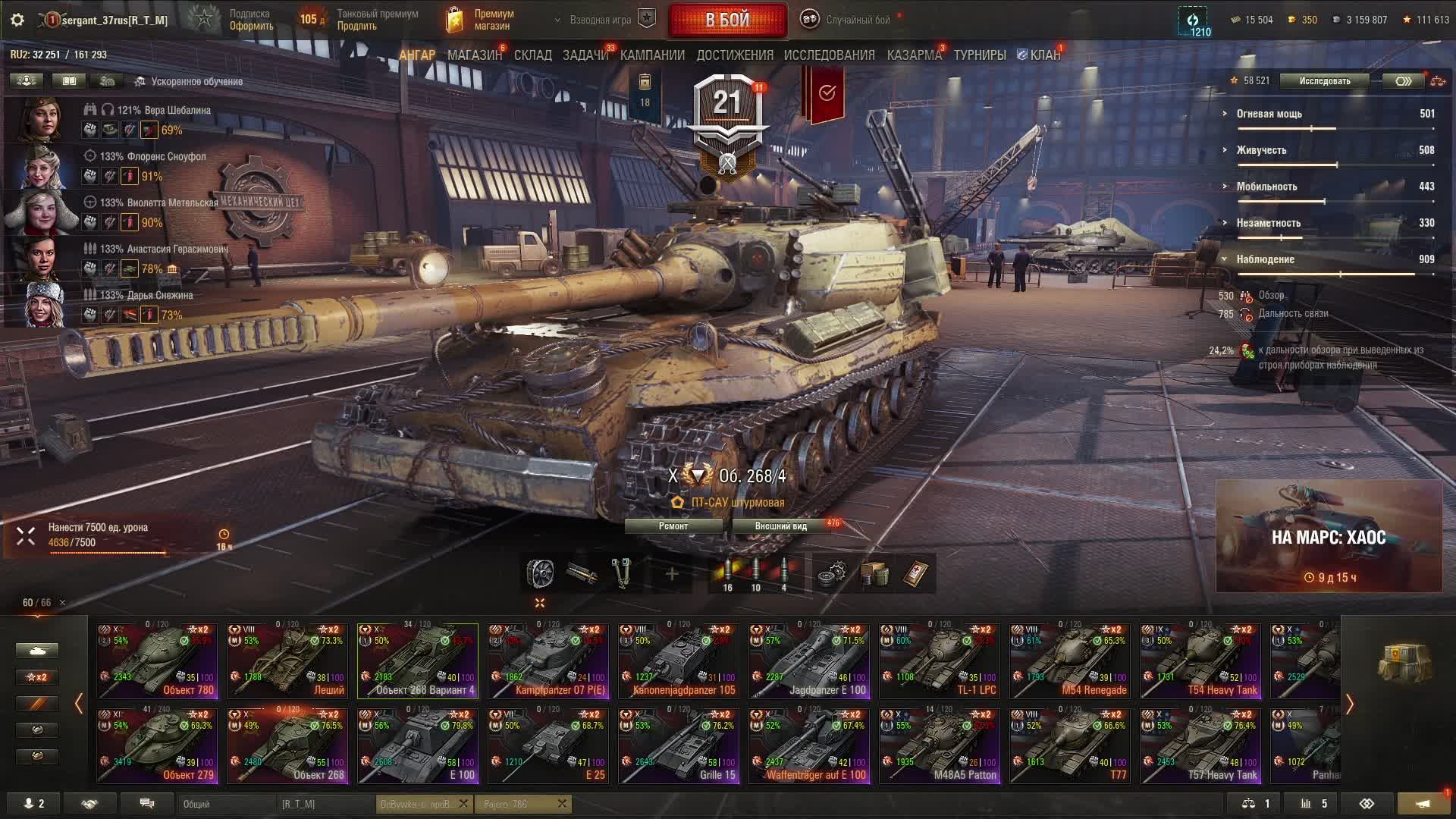Switch to the КАЗАРМА tab
Image resolution: width=1456 pixels, height=819 pixels.
click(x=914, y=55)
